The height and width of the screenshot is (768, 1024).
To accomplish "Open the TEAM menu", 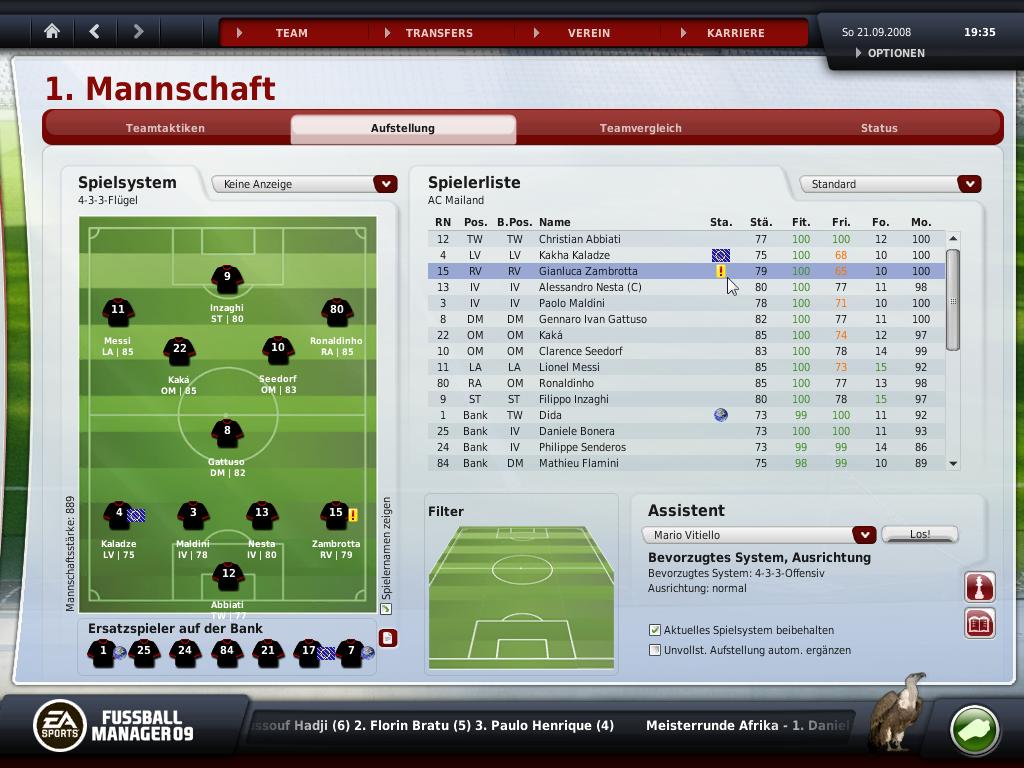I will pyautogui.click(x=291, y=33).
